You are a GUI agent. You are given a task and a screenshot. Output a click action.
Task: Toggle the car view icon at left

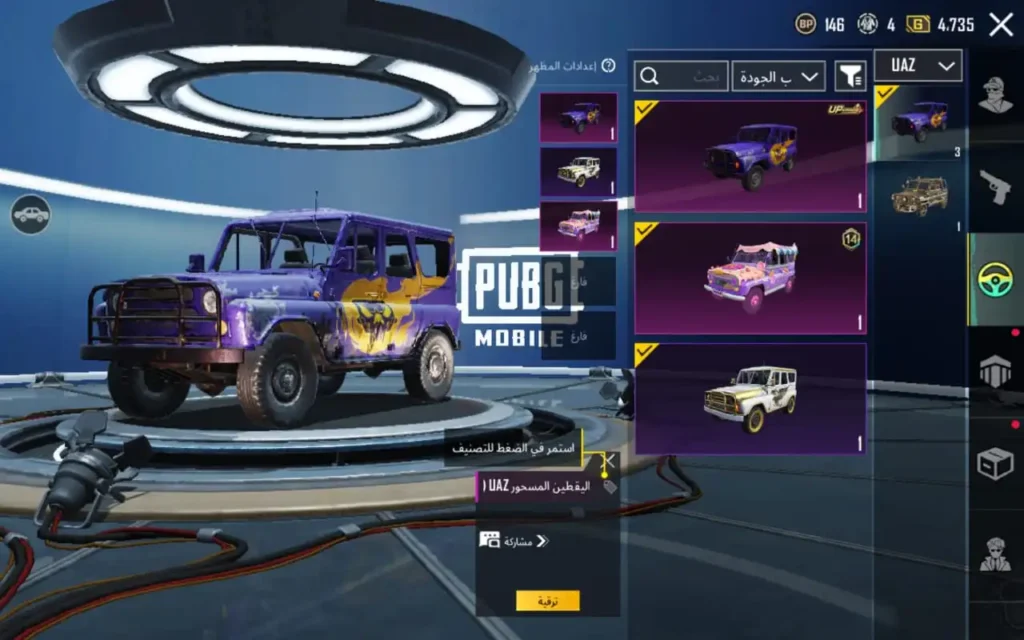coord(31,214)
